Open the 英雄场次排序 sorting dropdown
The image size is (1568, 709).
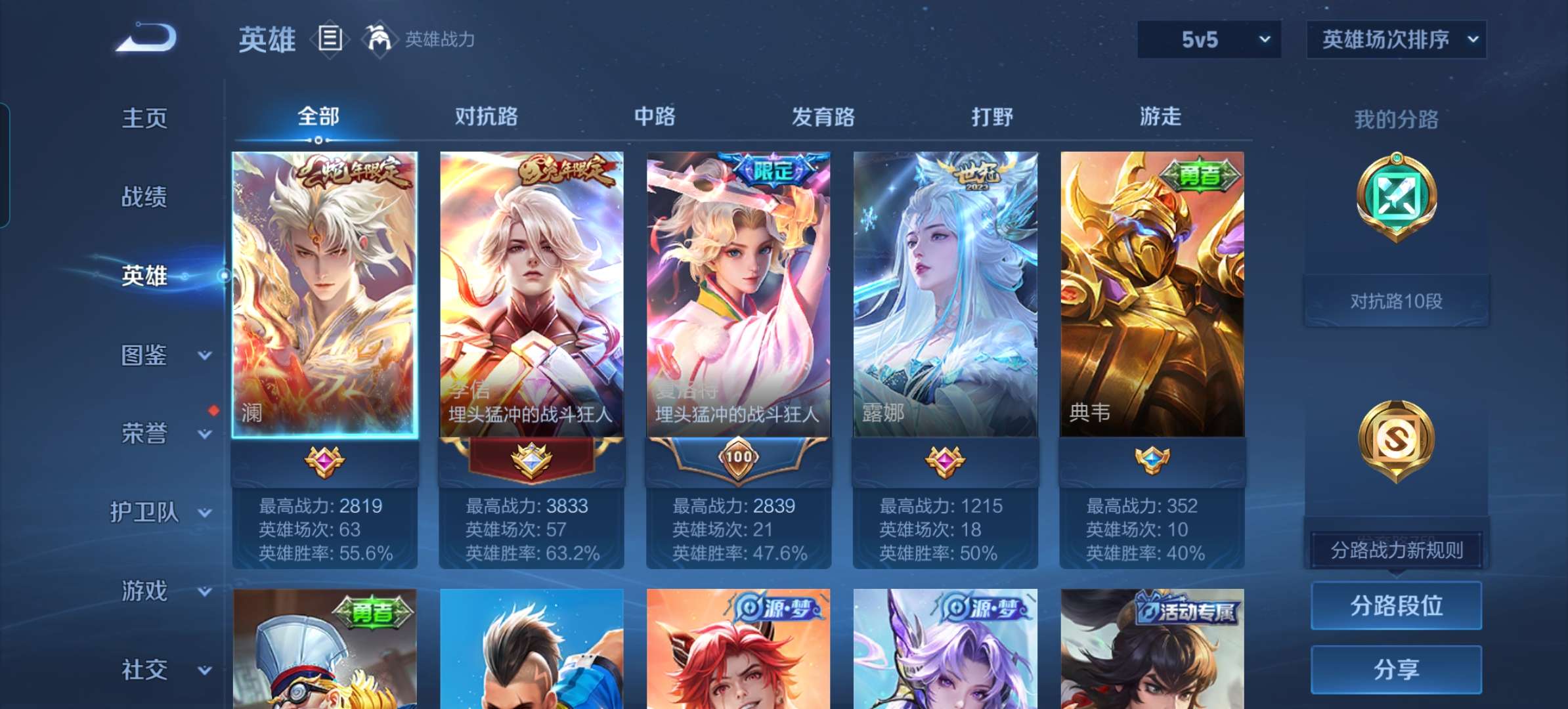tap(1396, 39)
